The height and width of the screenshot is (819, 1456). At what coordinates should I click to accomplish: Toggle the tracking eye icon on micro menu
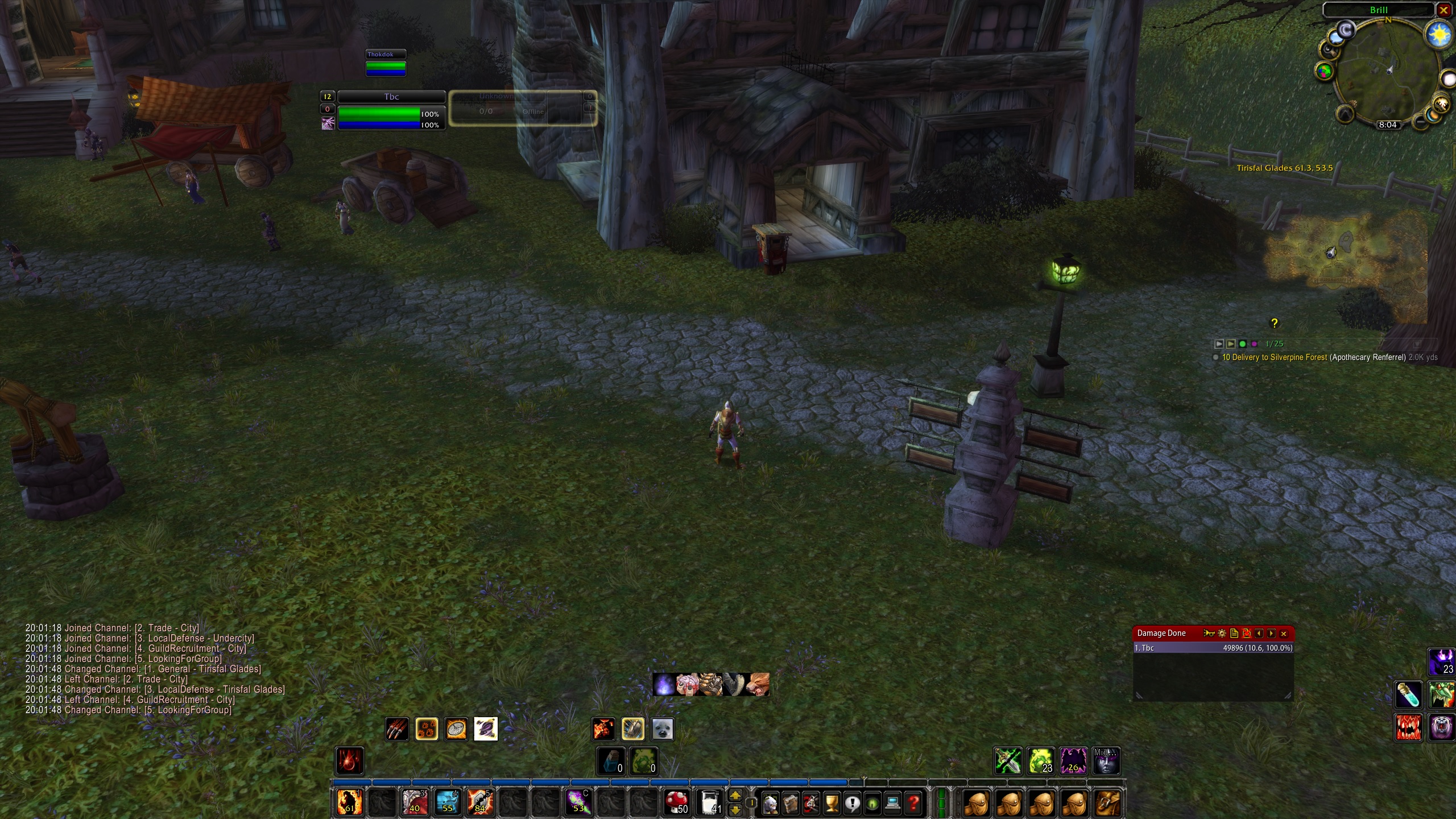point(872,804)
